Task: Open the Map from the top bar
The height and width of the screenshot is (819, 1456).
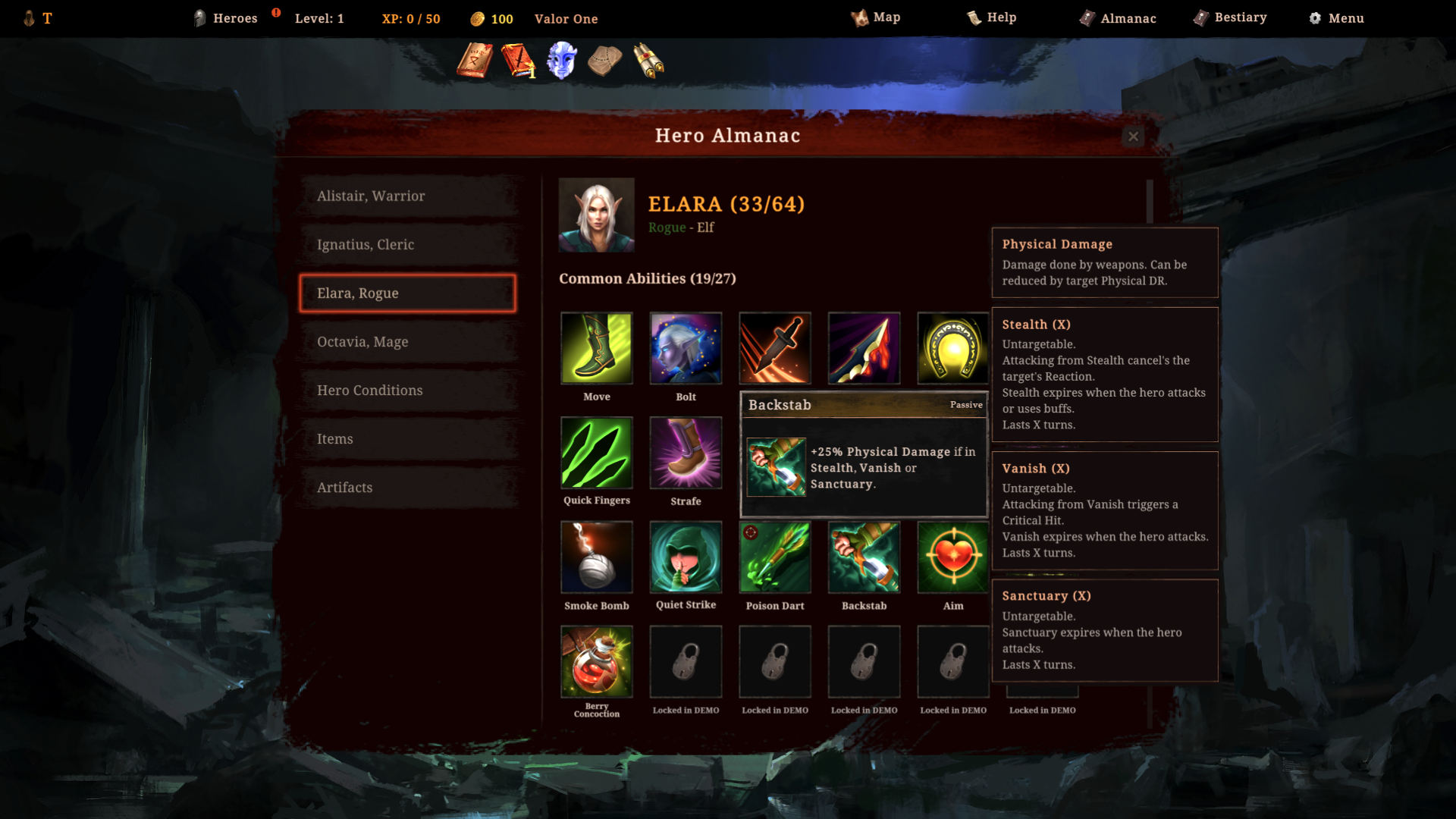Action: tap(877, 17)
